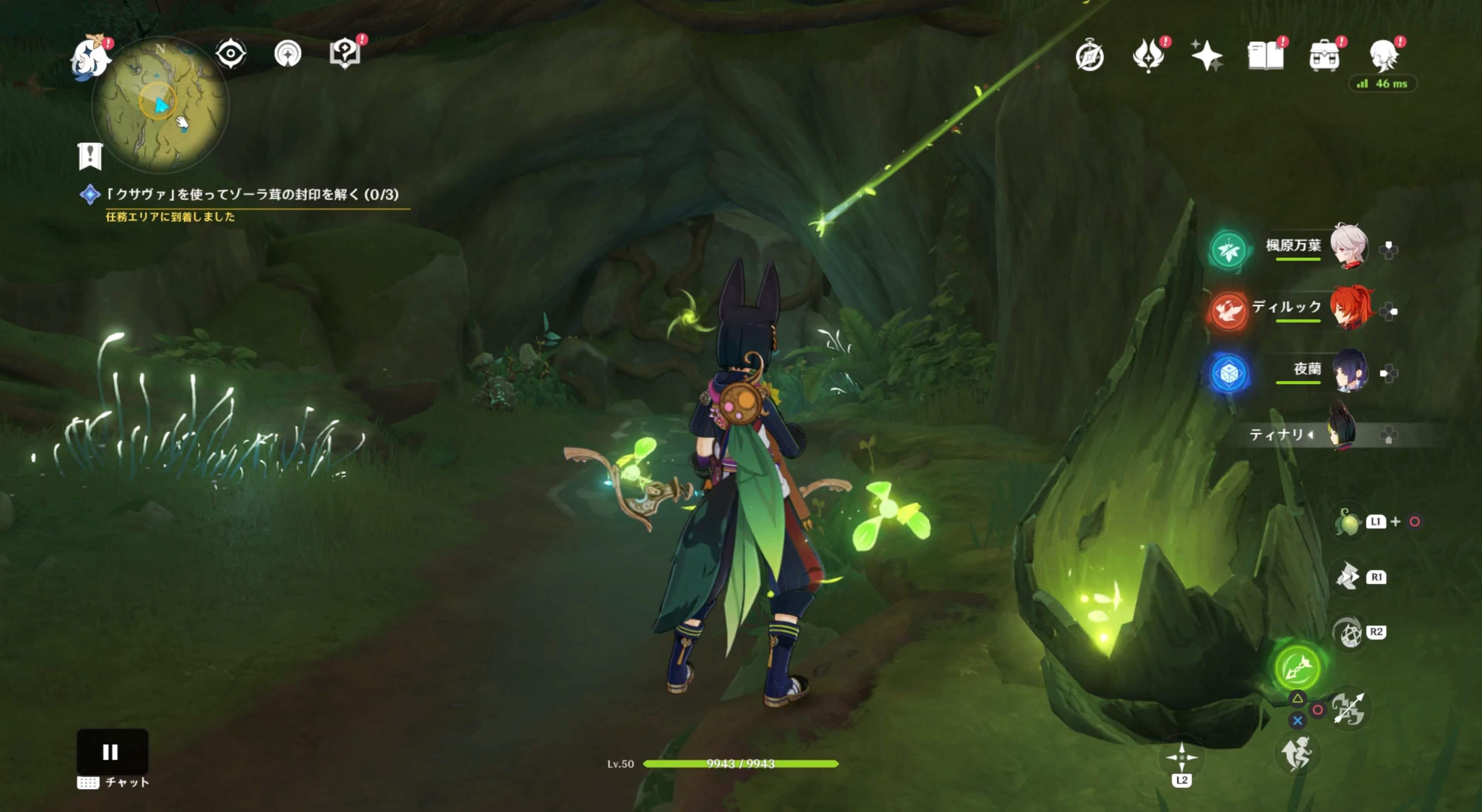The height and width of the screenshot is (812, 1482).
Task: Use the green seed gadget icon
Action: click(x=1347, y=522)
